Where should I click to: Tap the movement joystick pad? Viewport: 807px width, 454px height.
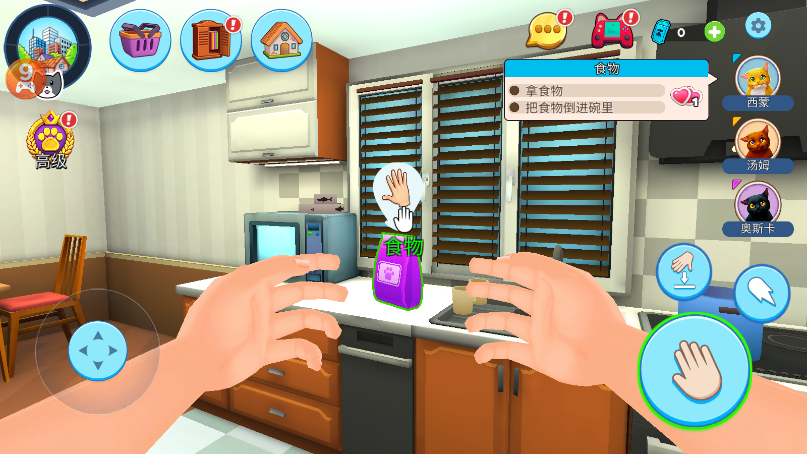coord(97,351)
